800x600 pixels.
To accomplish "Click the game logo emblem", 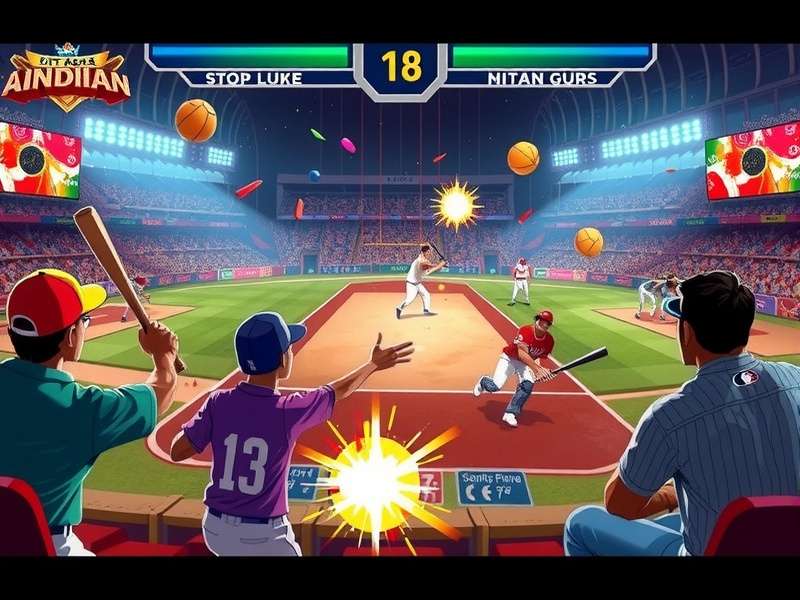I will coord(66,78).
